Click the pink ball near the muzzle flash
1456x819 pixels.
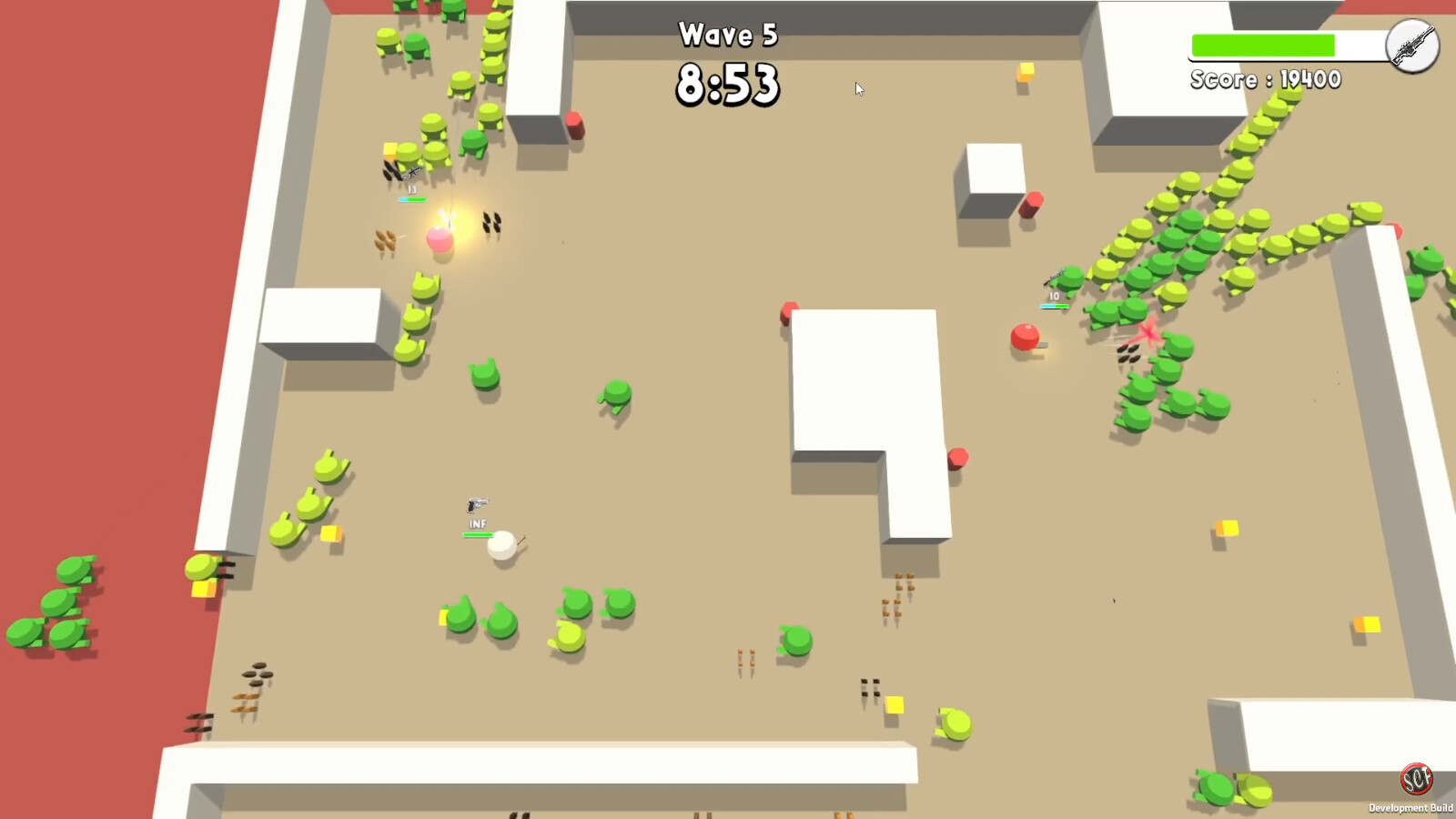click(x=440, y=239)
